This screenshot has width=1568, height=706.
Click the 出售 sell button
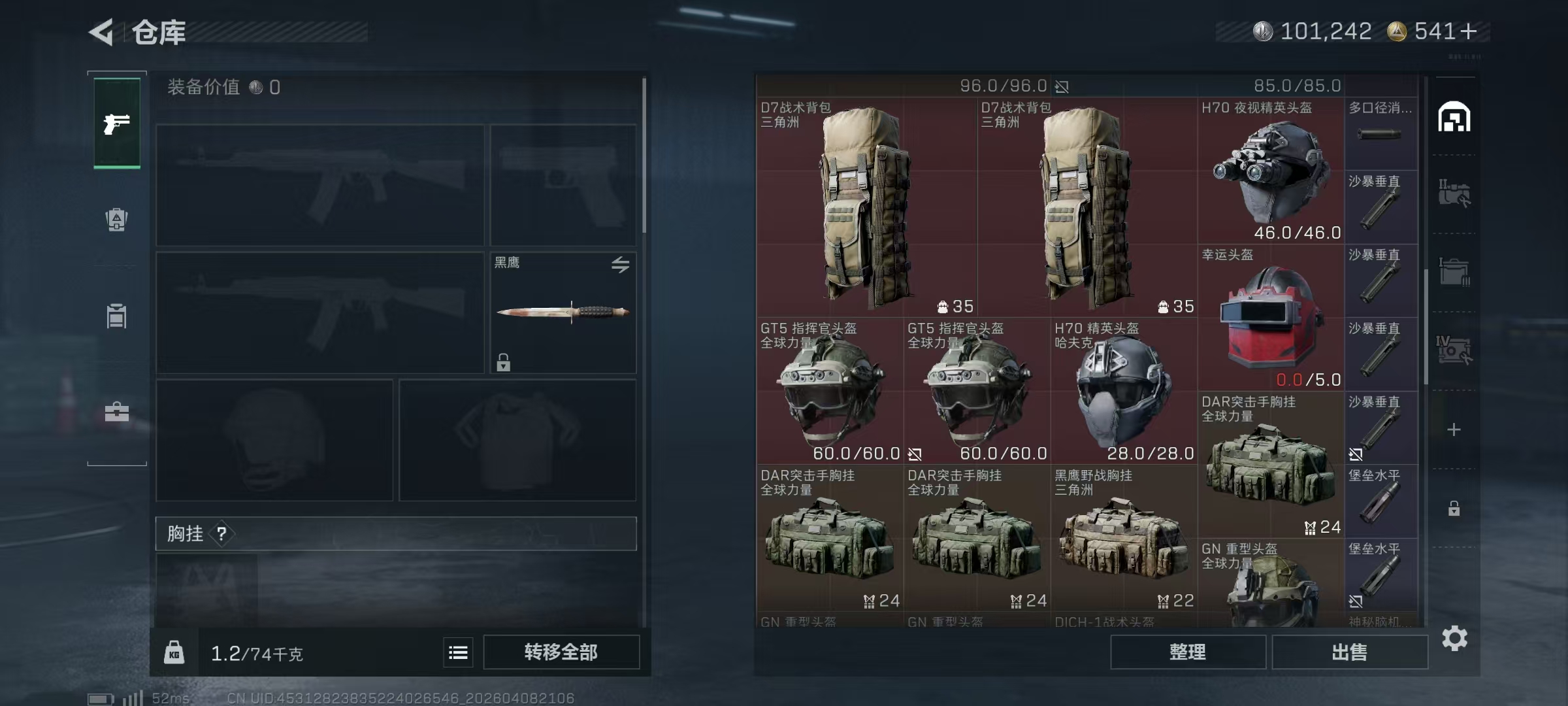click(x=1349, y=652)
